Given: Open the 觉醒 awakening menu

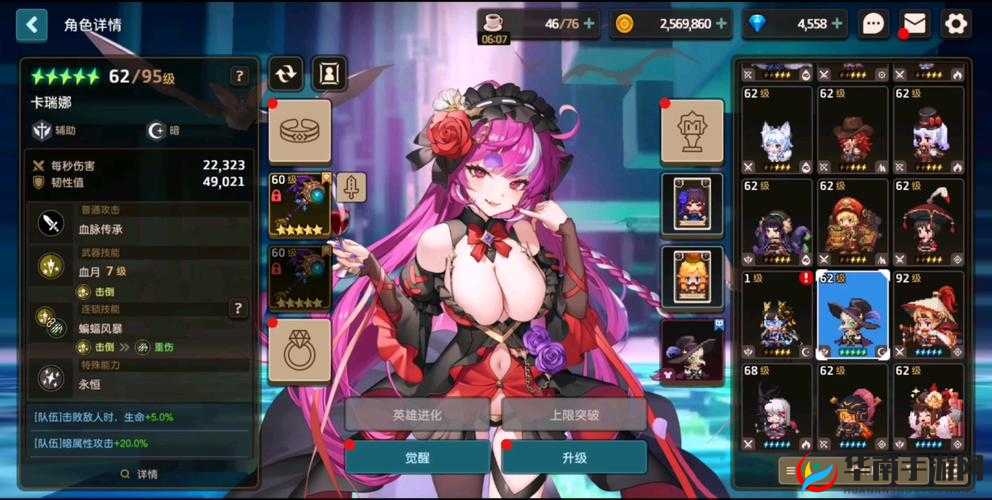Looking at the screenshot, I should [x=417, y=456].
